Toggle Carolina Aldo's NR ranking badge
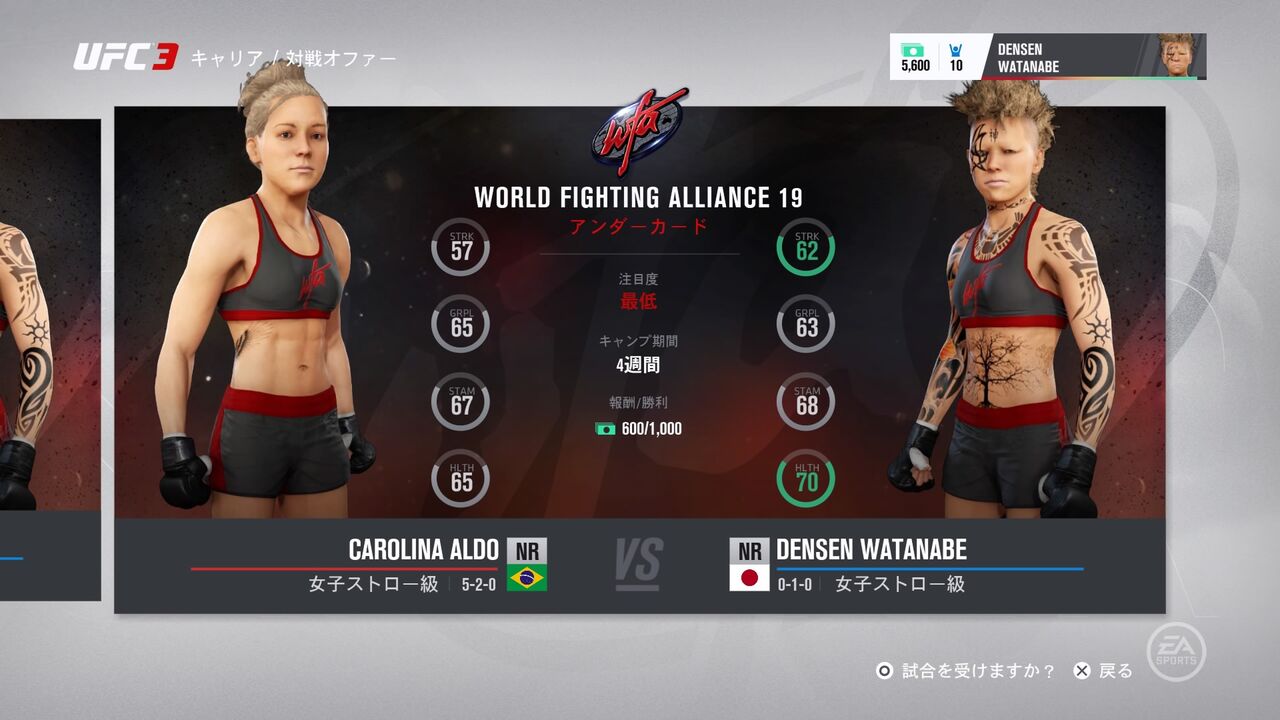This screenshot has width=1280, height=720. (529, 550)
